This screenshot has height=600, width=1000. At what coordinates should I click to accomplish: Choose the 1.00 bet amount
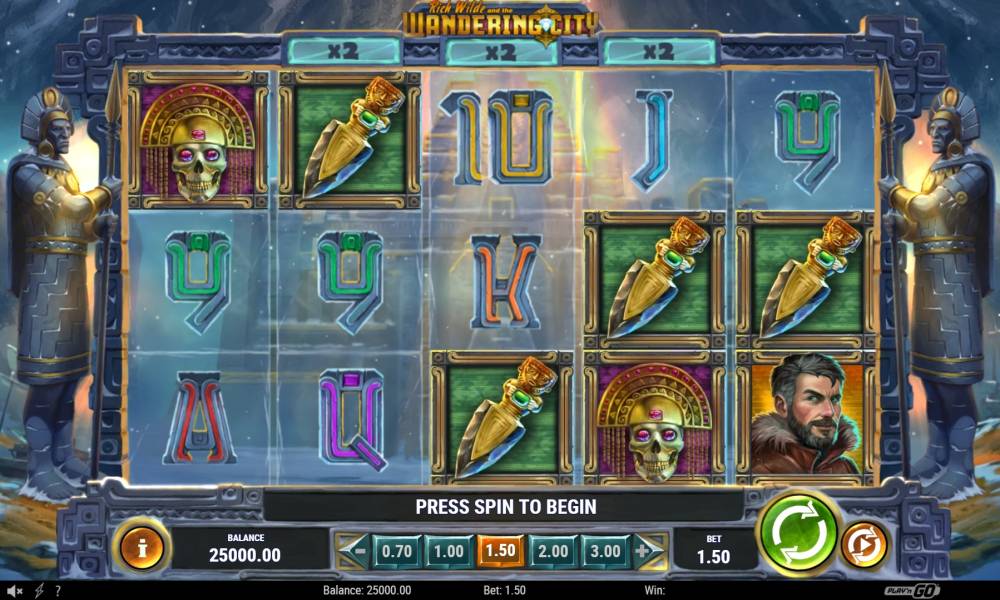448,551
